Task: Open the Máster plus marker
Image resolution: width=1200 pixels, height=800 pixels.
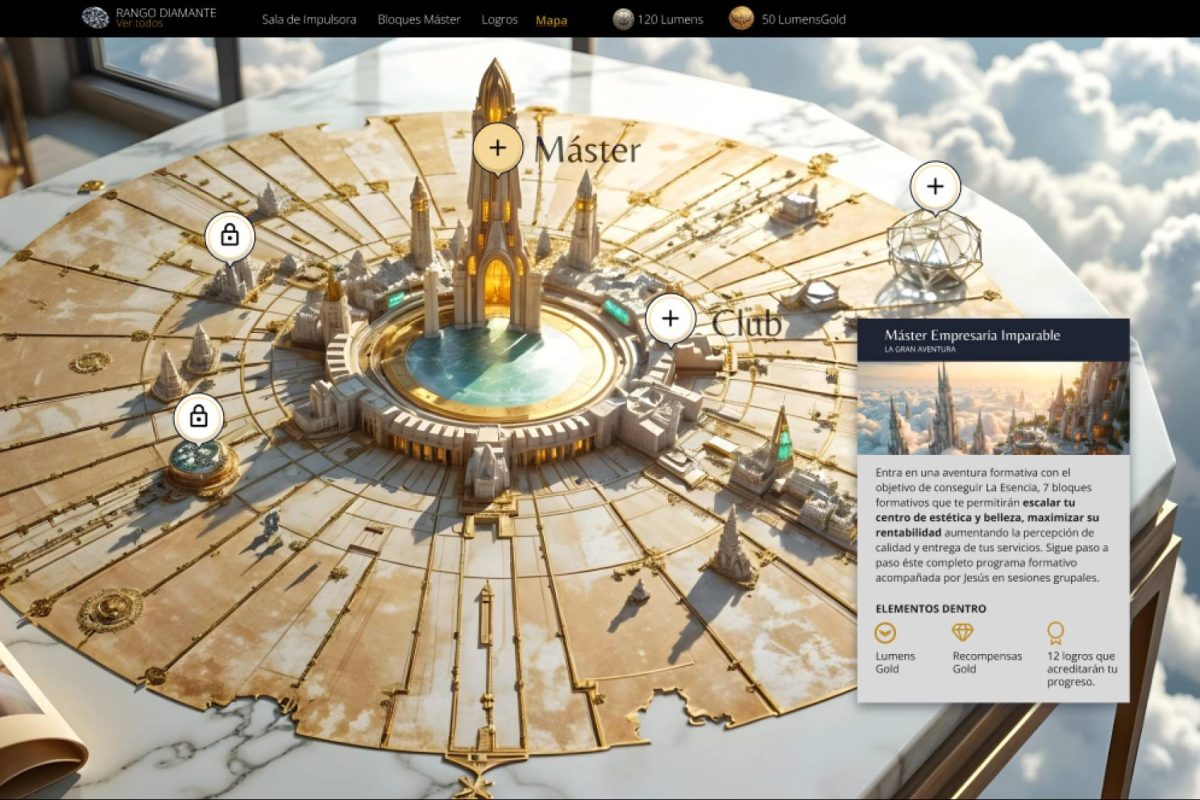Action: click(498, 149)
